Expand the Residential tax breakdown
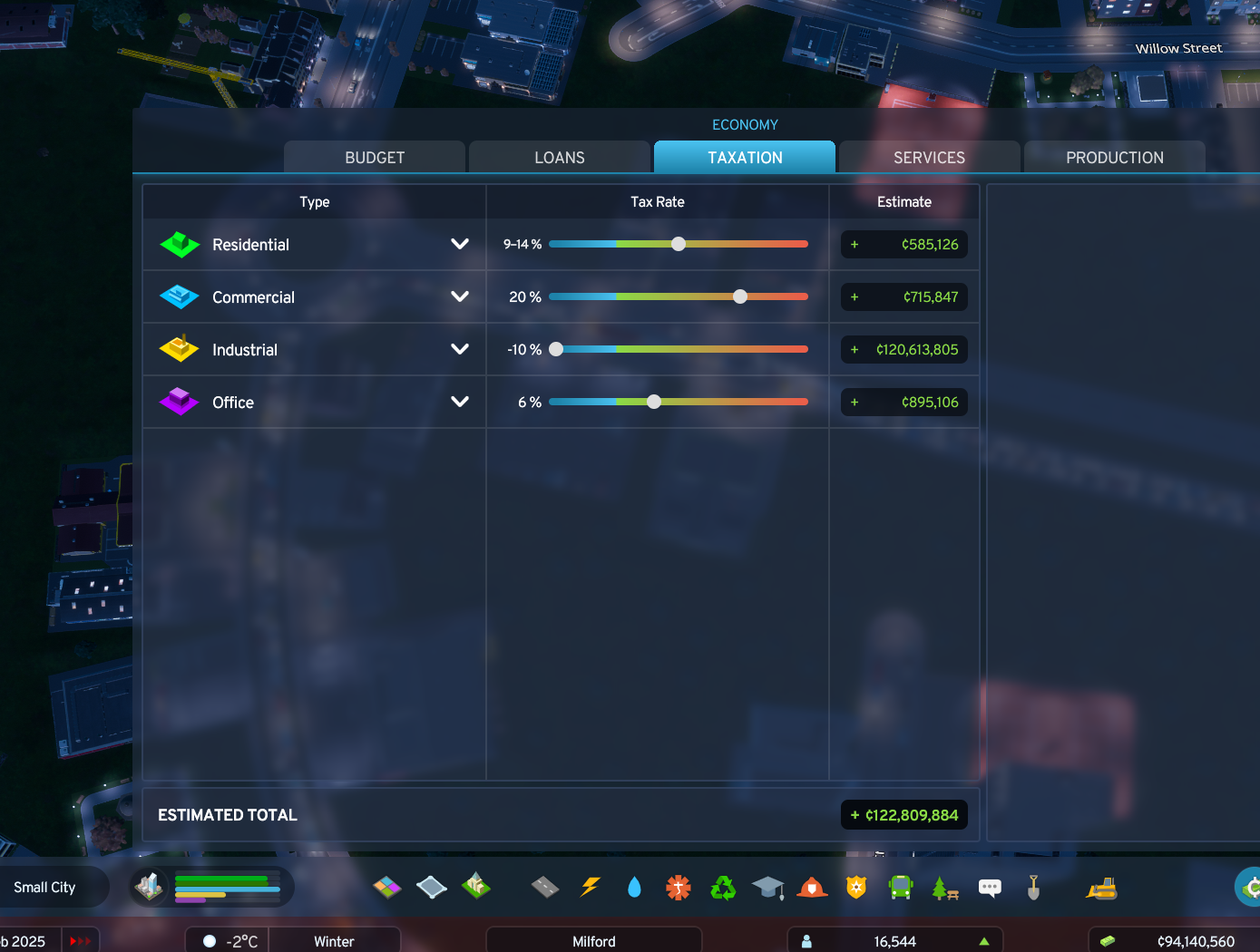This screenshot has height=952, width=1260. pos(460,245)
